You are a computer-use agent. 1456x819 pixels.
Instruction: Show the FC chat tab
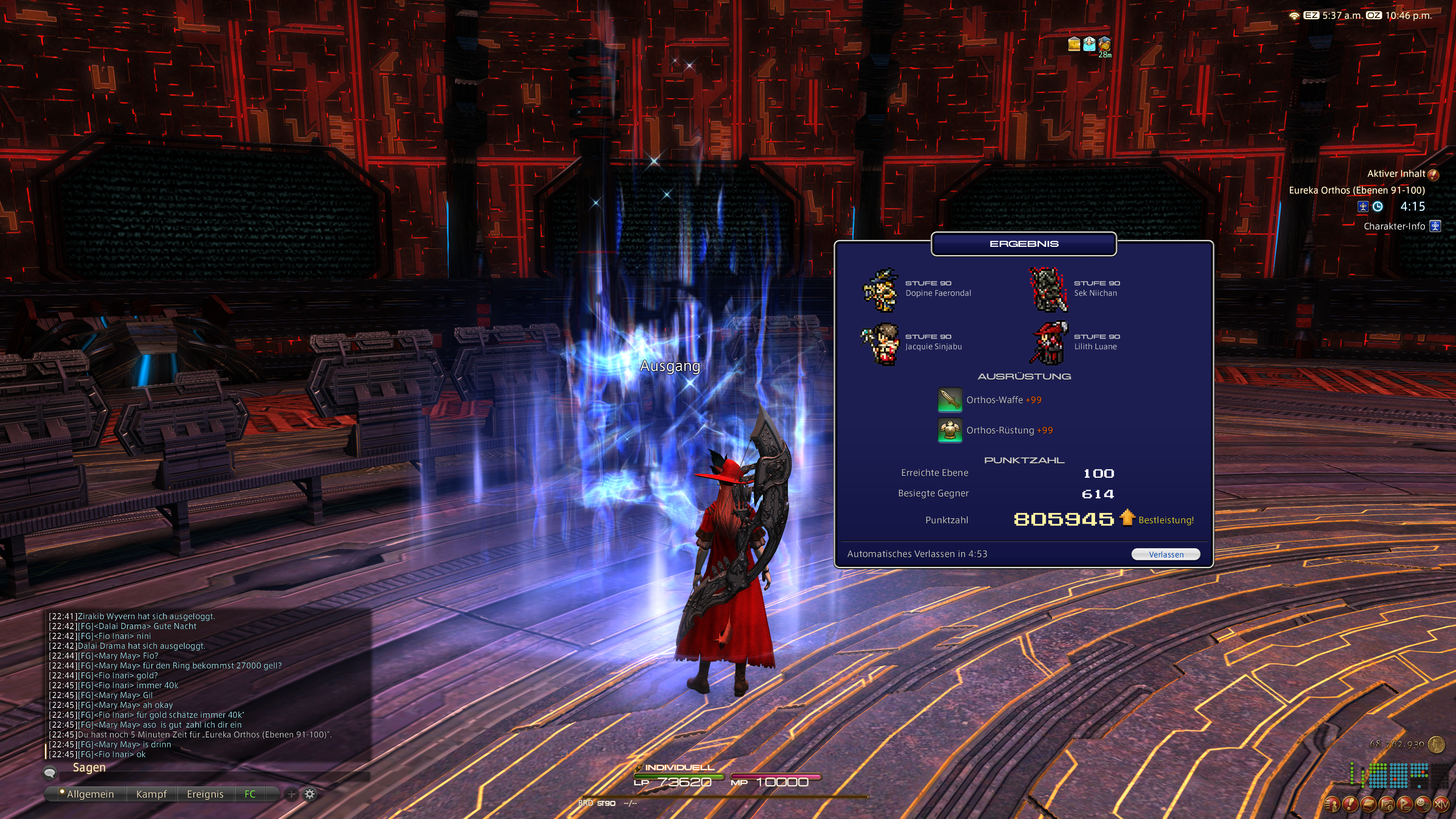coord(250,794)
